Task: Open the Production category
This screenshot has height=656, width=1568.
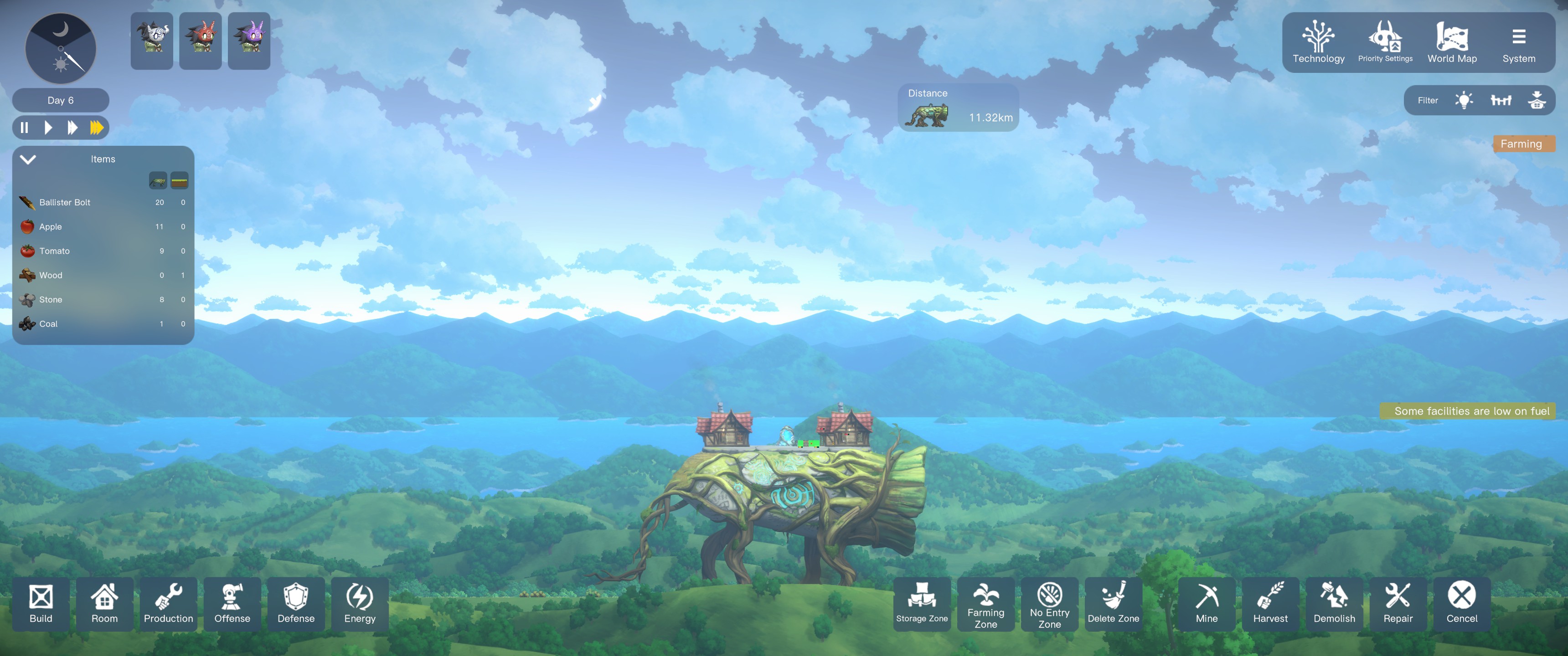Action: (x=168, y=604)
